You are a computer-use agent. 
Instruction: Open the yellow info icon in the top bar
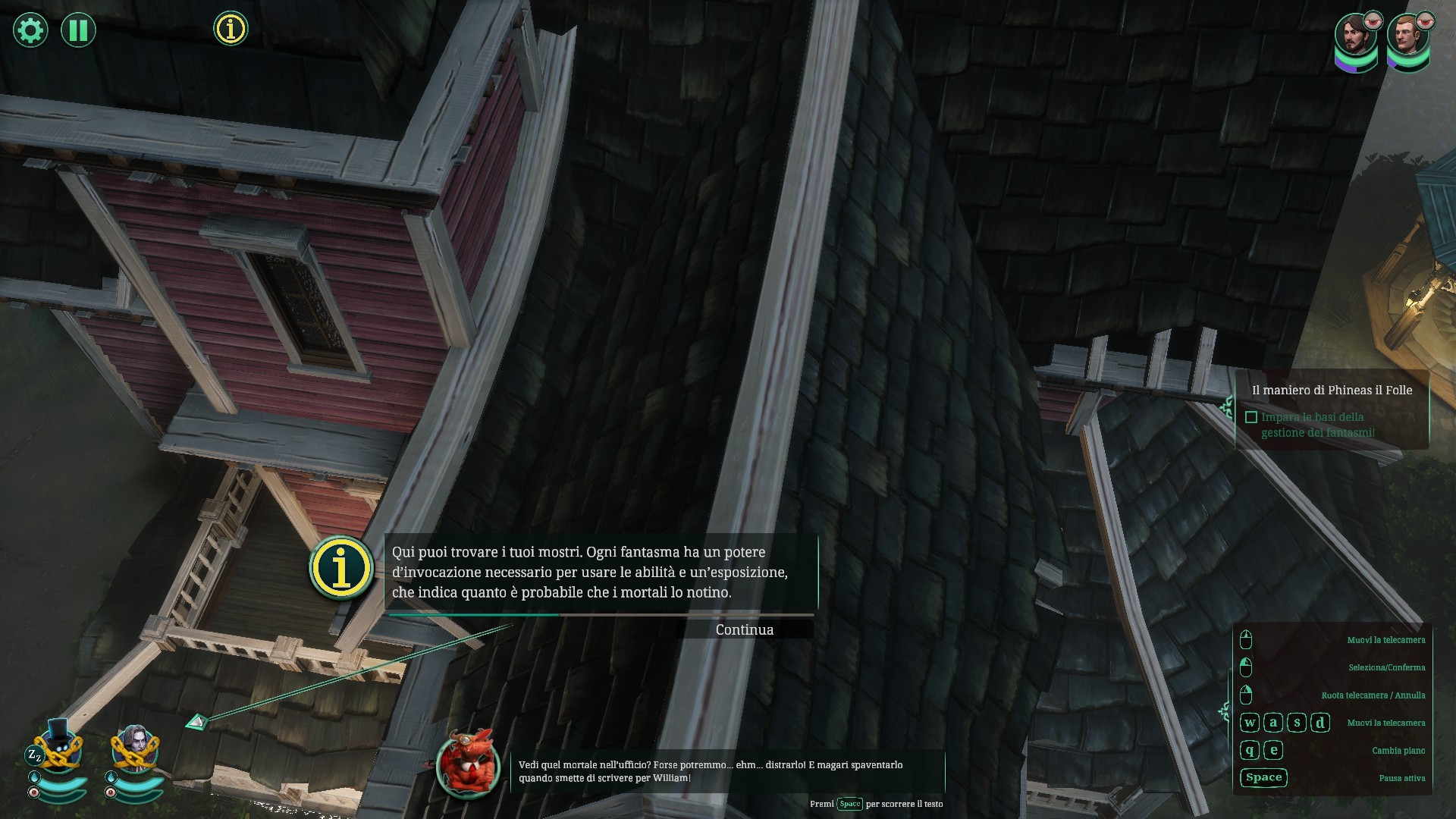pos(231,29)
